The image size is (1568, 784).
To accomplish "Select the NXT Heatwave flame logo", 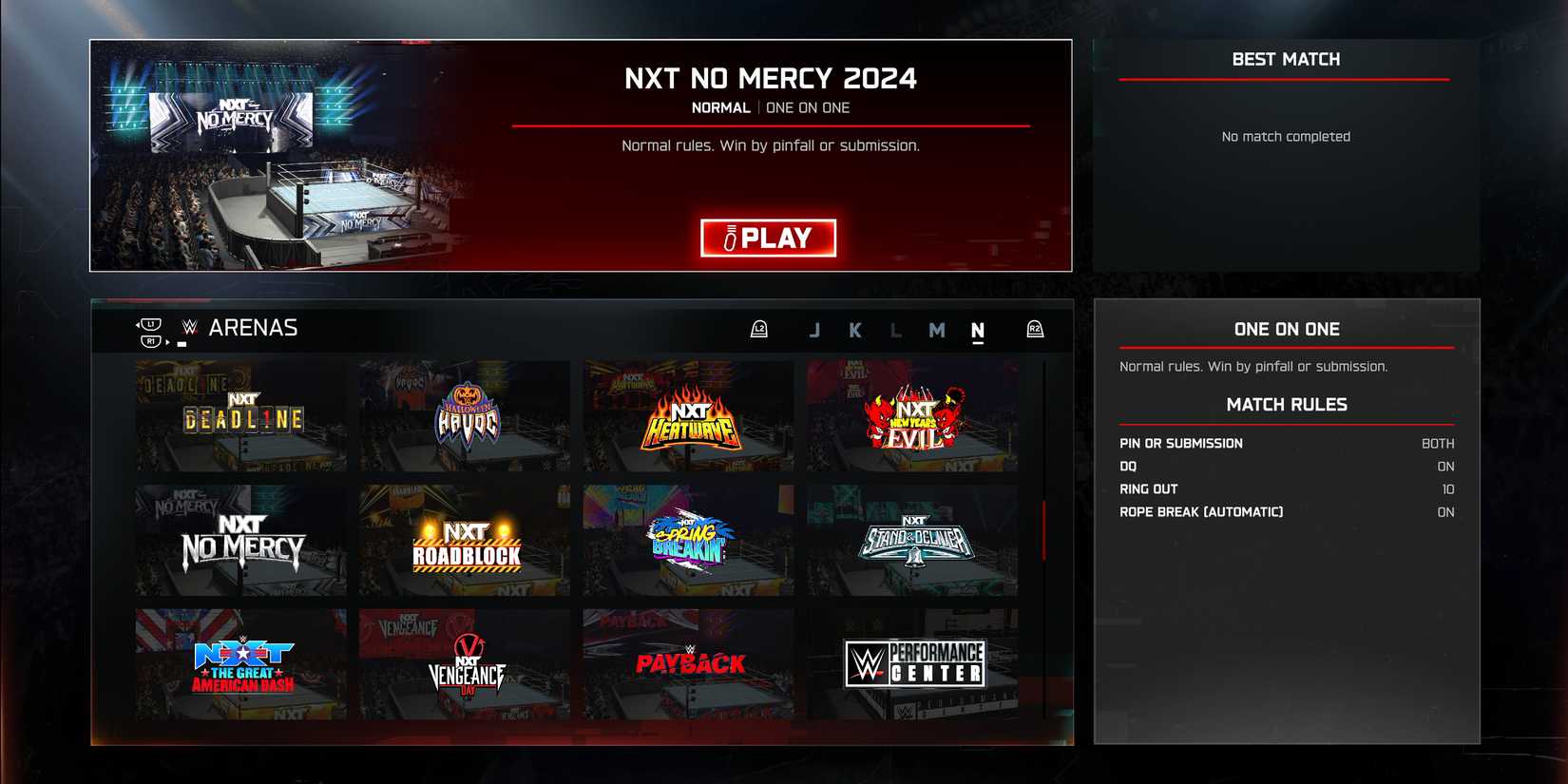I will 688,415.
